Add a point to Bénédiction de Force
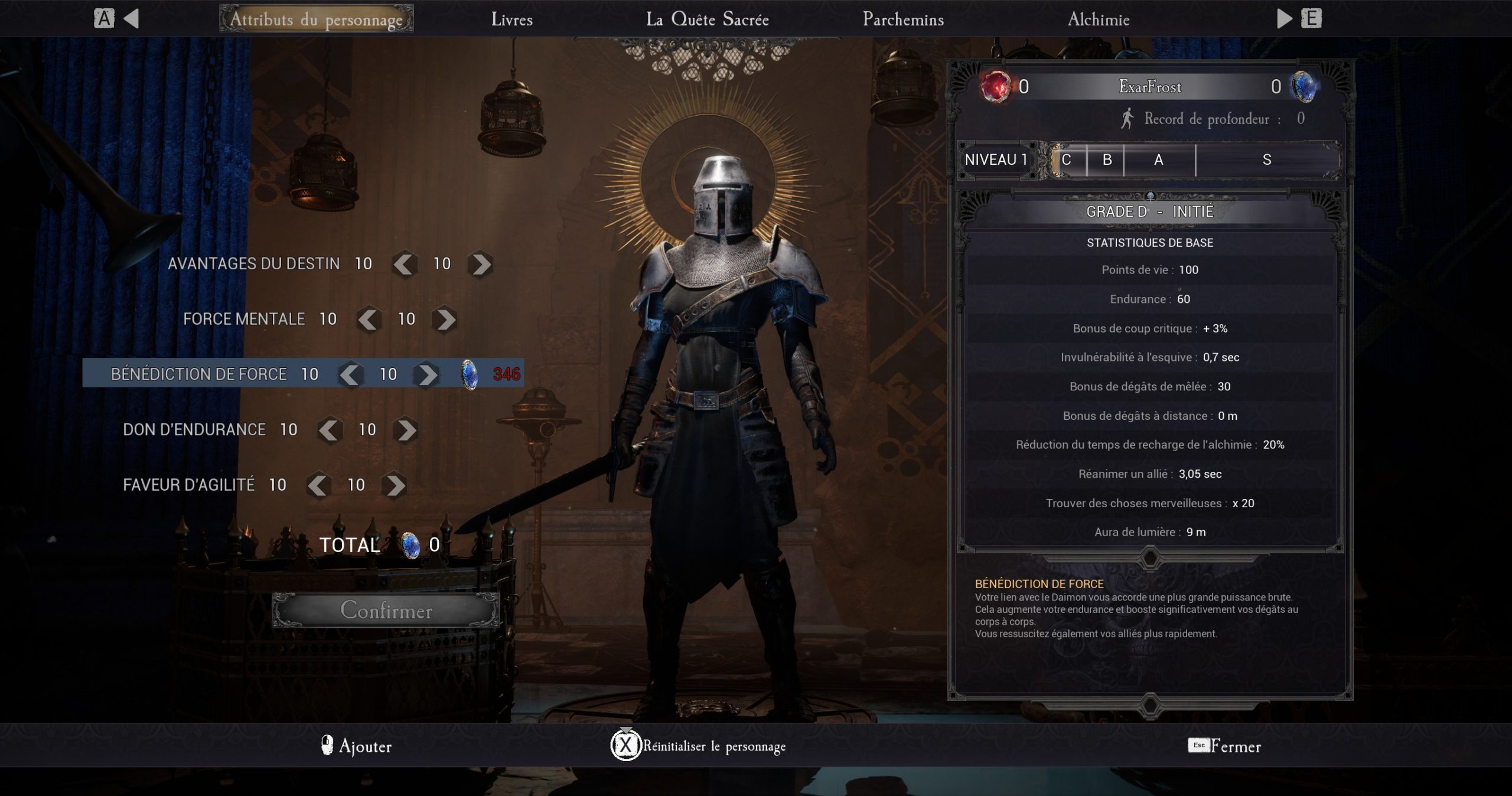This screenshot has height=796, width=1512. (426, 374)
